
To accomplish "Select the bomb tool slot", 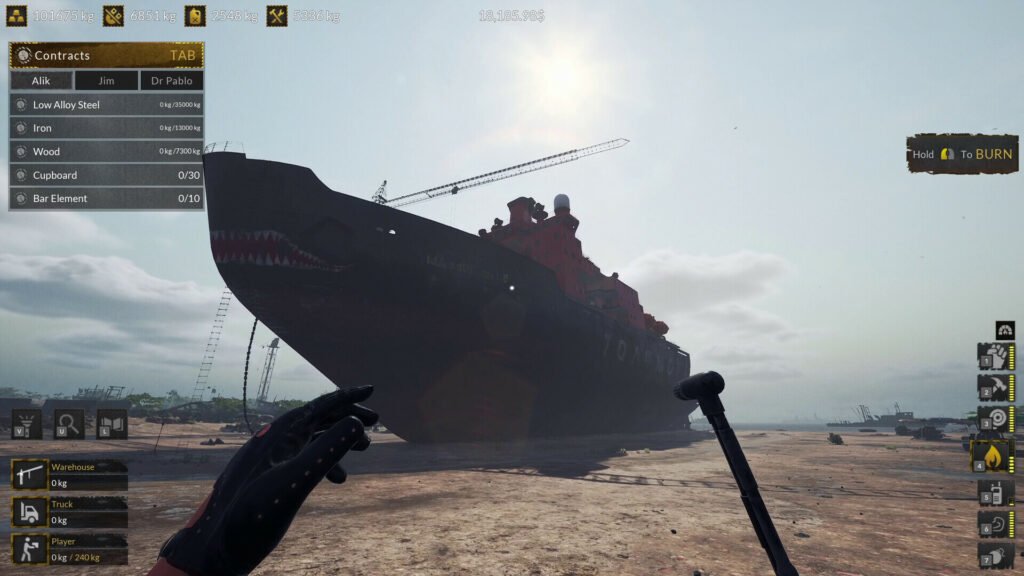I will [x=995, y=555].
